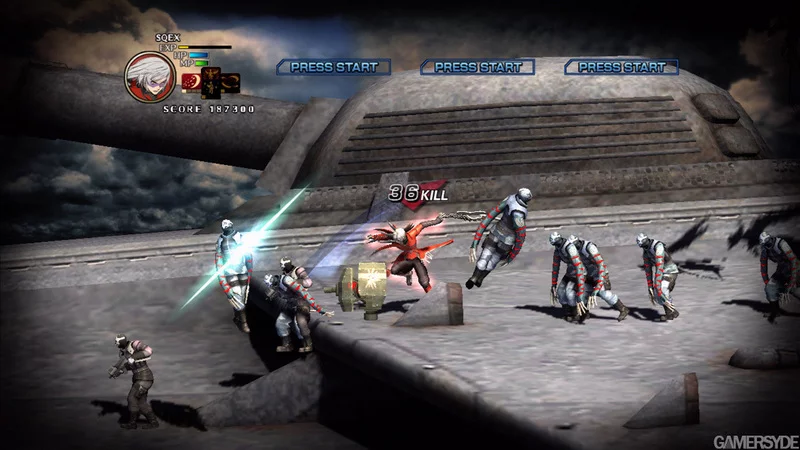Choose the dark red ring skill icon
Image resolution: width=800 pixels, height=450 pixels.
coord(231,80)
